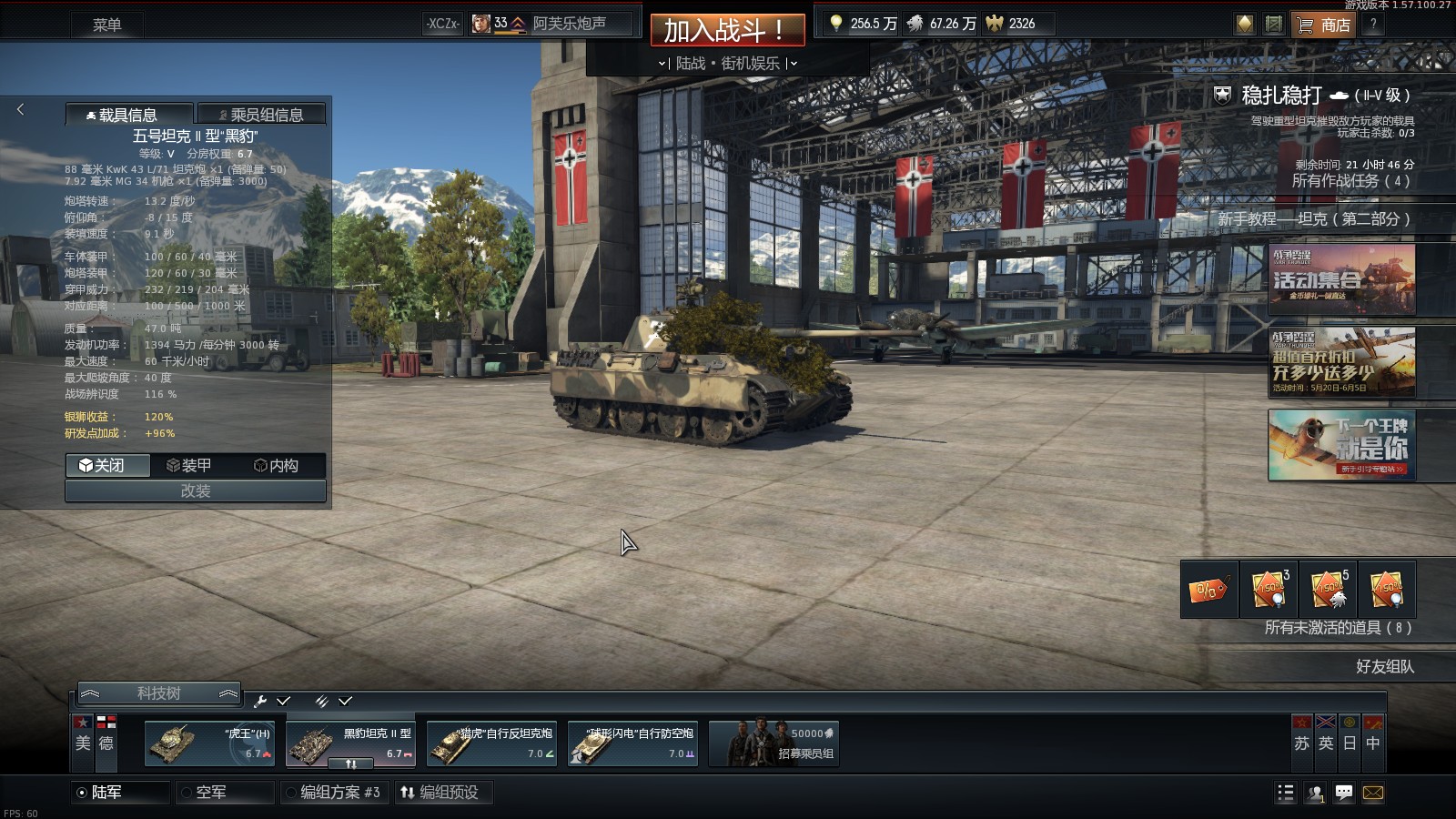The width and height of the screenshot is (1456, 819).
Task: Open the 改装 modifications button
Action: [x=195, y=491]
